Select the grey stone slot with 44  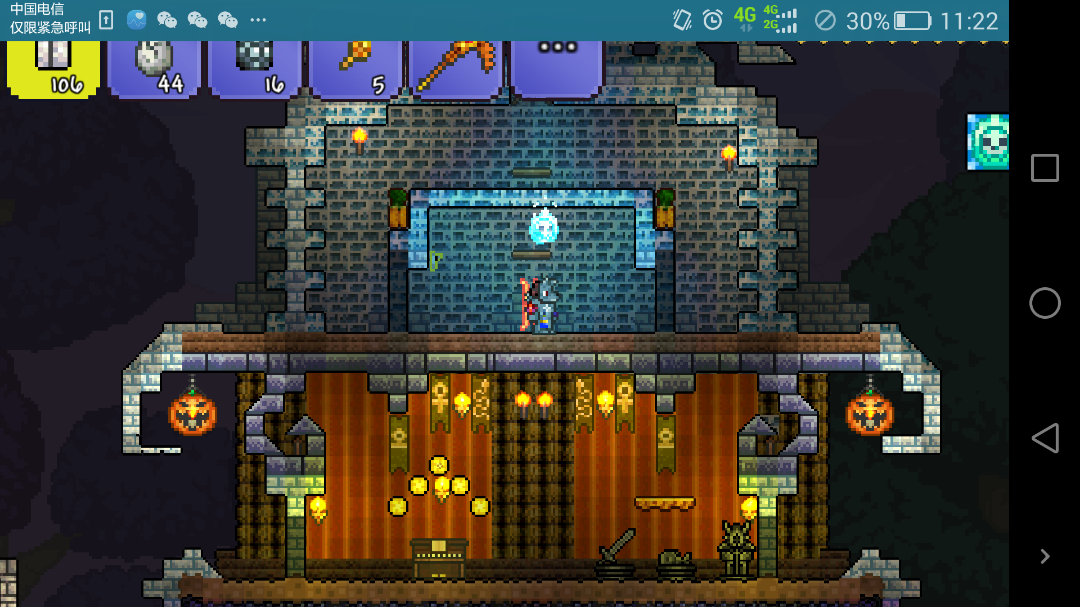[x=154, y=68]
